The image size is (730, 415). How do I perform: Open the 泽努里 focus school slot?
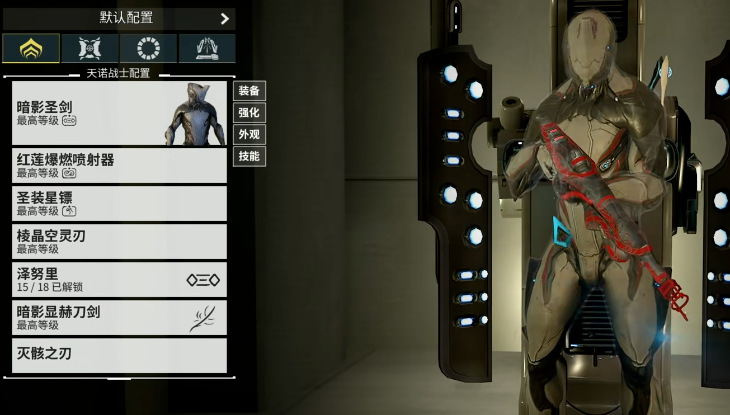coord(119,279)
